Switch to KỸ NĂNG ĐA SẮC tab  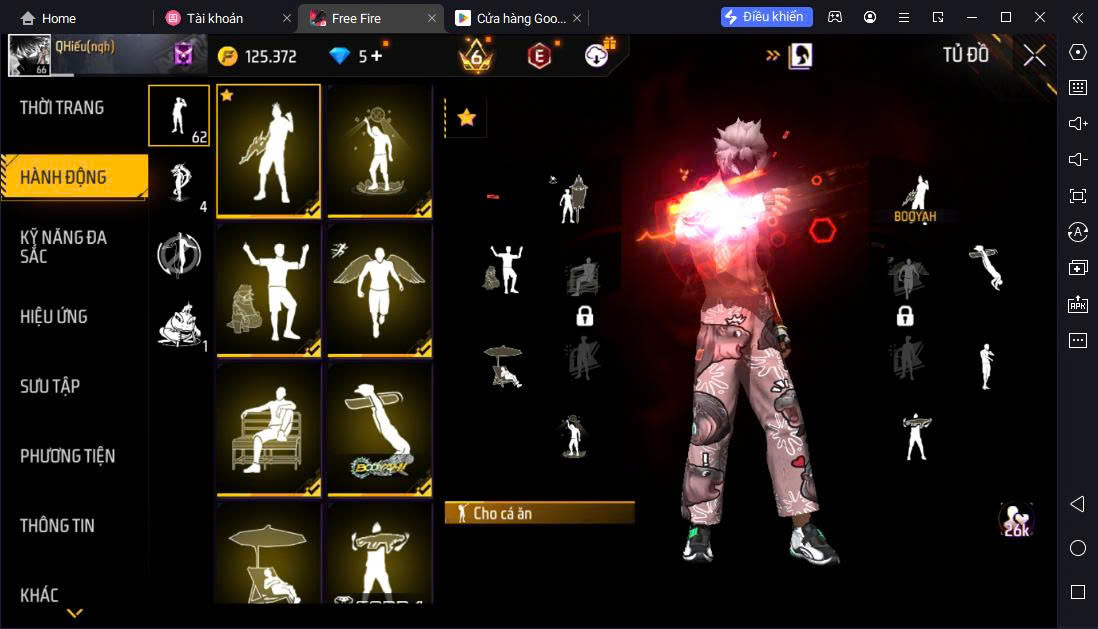(x=64, y=246)
